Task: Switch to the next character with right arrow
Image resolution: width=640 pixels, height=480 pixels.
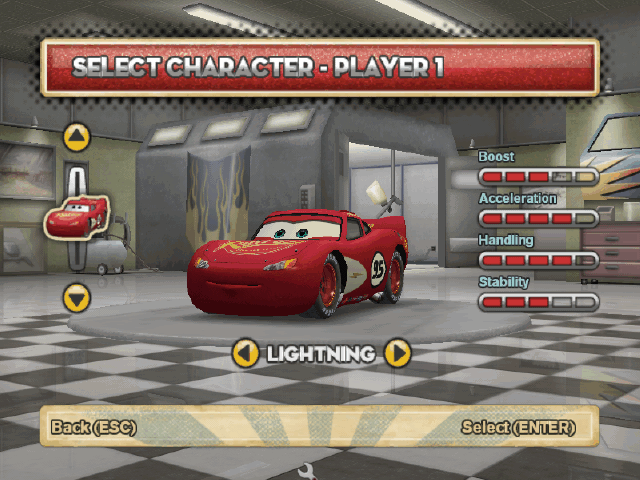Action: pyautogui.click(x=397, y=352)
